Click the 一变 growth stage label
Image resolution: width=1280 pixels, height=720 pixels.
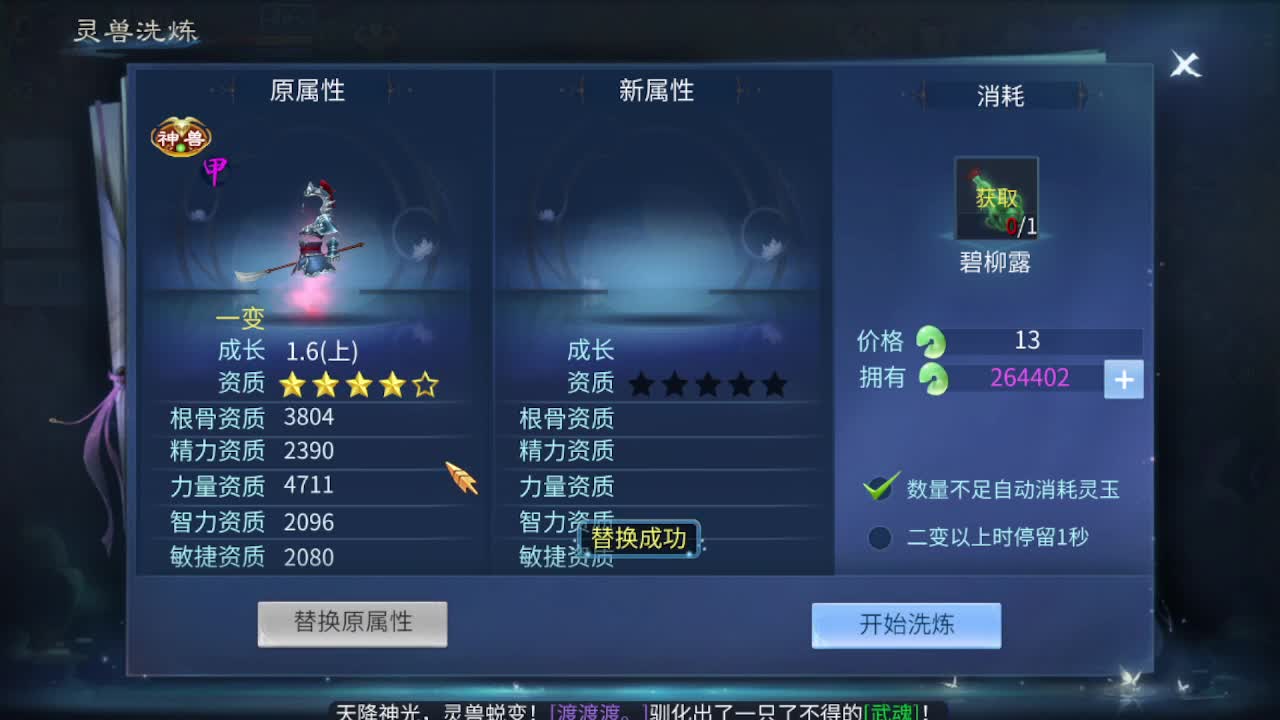(240, 319)
